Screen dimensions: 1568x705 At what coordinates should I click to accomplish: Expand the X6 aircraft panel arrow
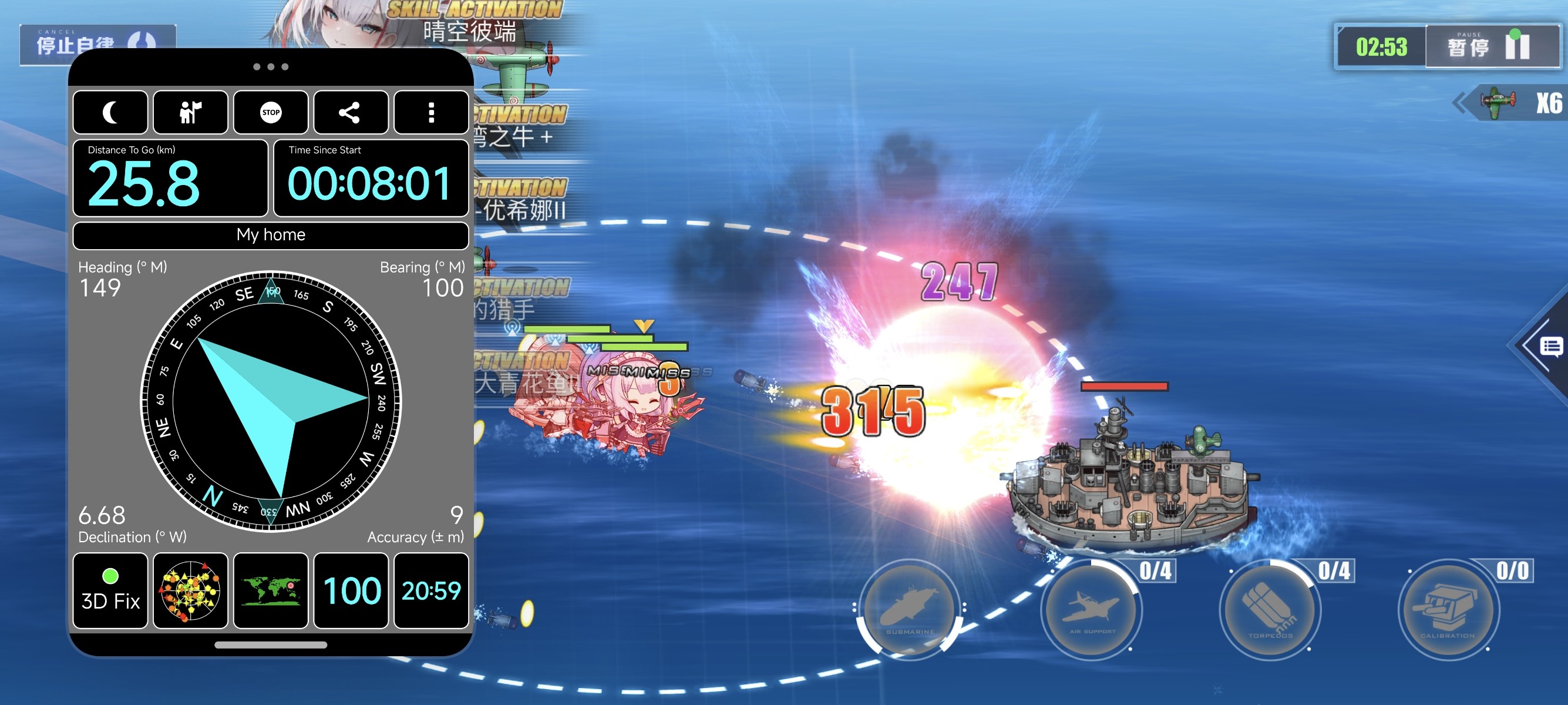point(1461,103)
